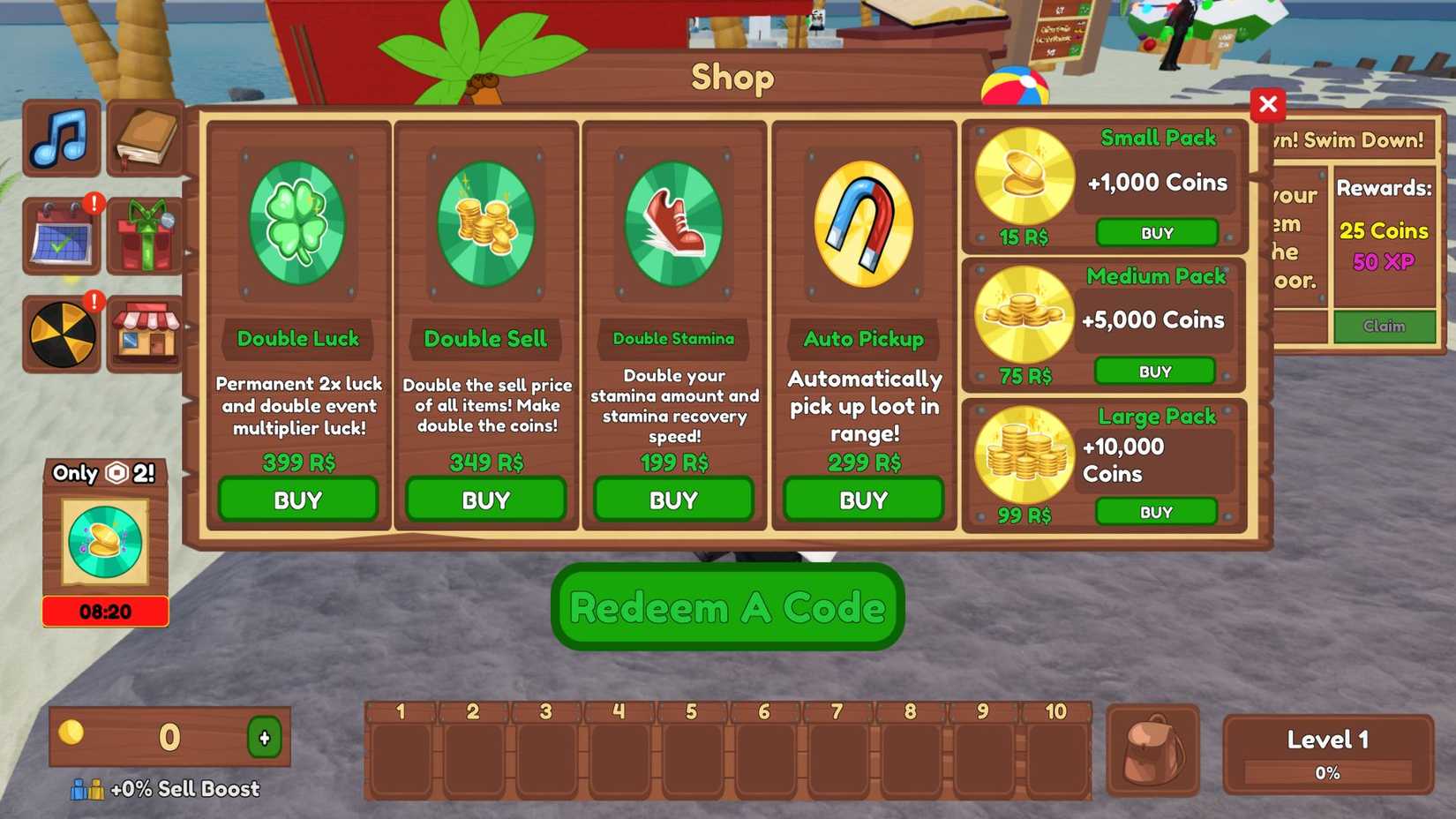
Task: Click the Level 1 progress bar
Action: (1327, 773)
